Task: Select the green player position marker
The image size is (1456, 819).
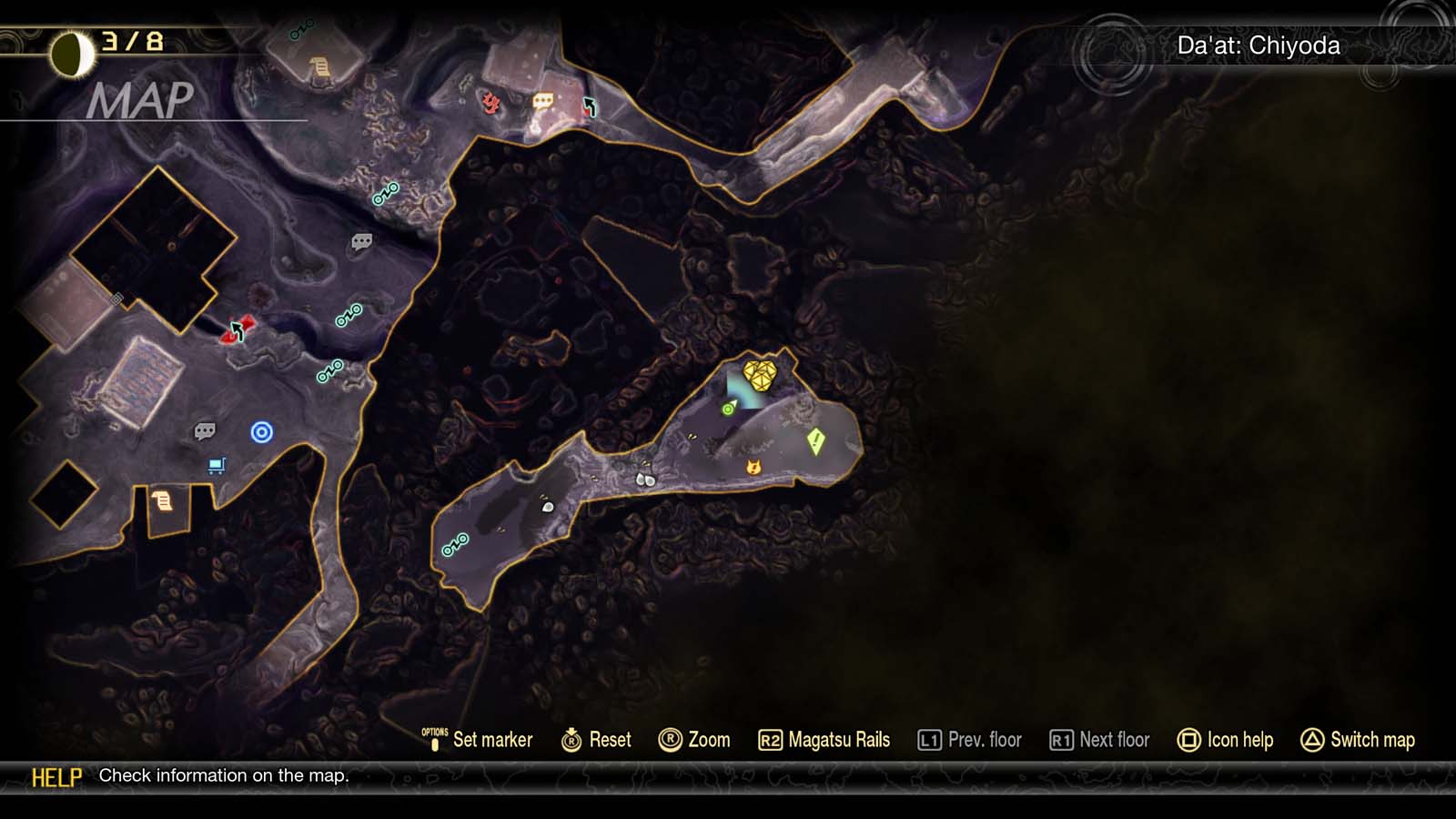Action: [x=729, y=409]
